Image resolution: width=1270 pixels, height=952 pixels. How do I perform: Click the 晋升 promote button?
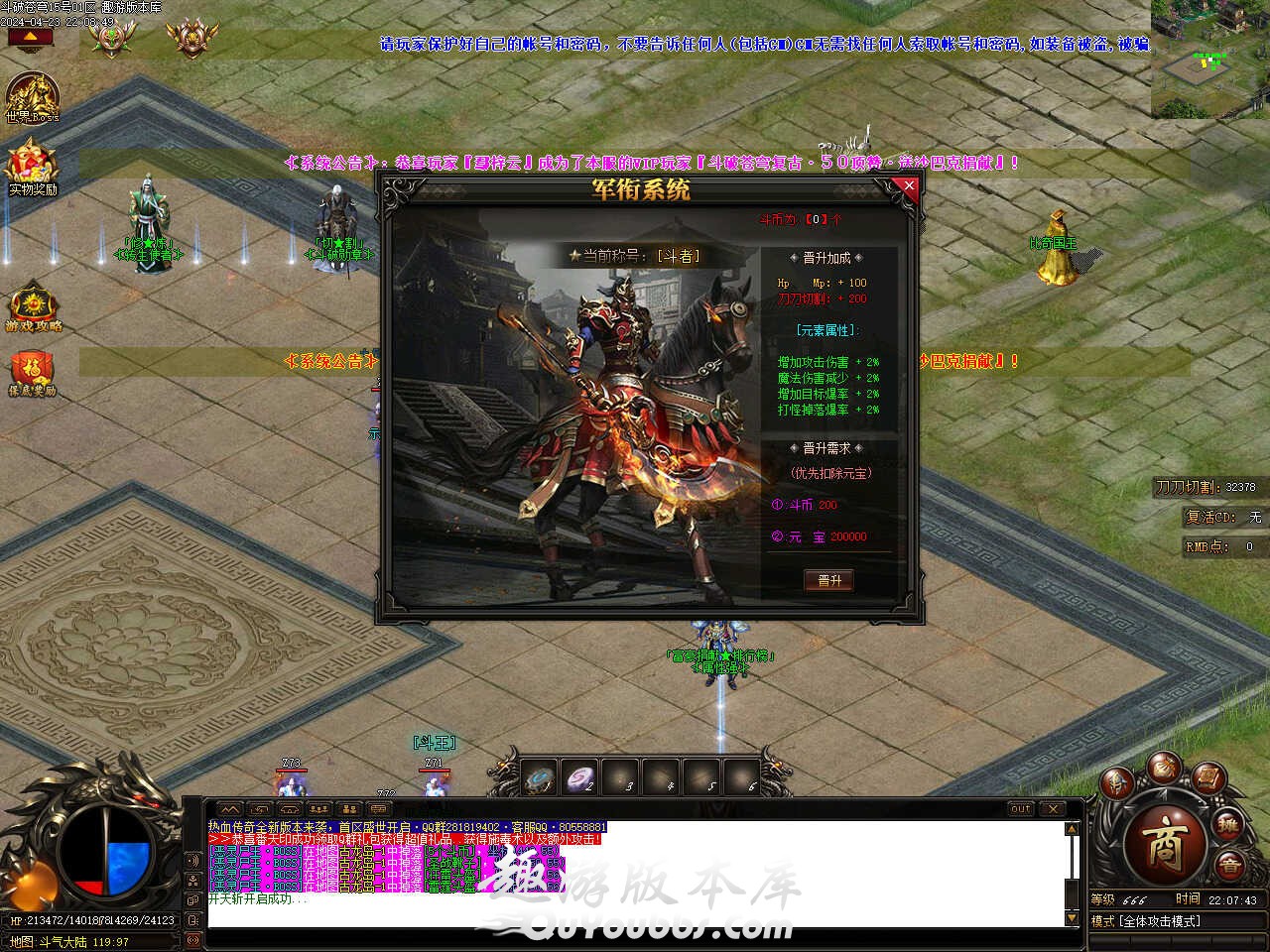point(828,580)
